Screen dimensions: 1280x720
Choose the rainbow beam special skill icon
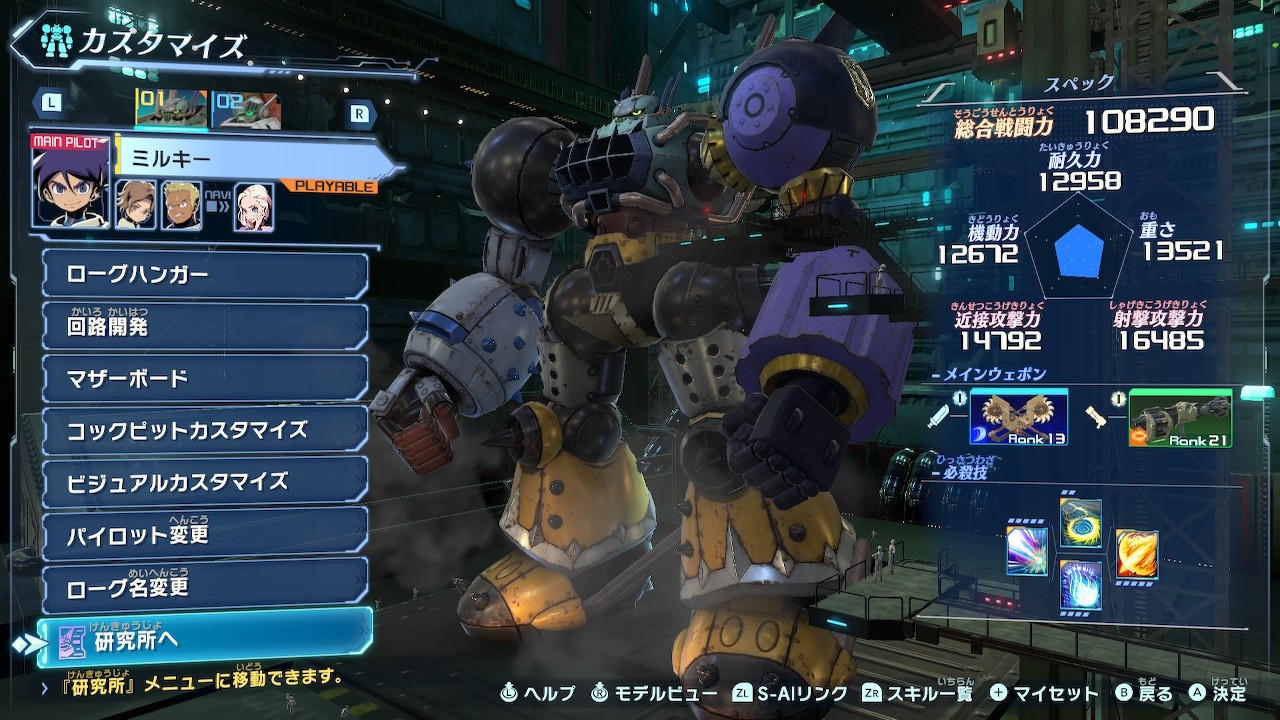[1027, 551]
